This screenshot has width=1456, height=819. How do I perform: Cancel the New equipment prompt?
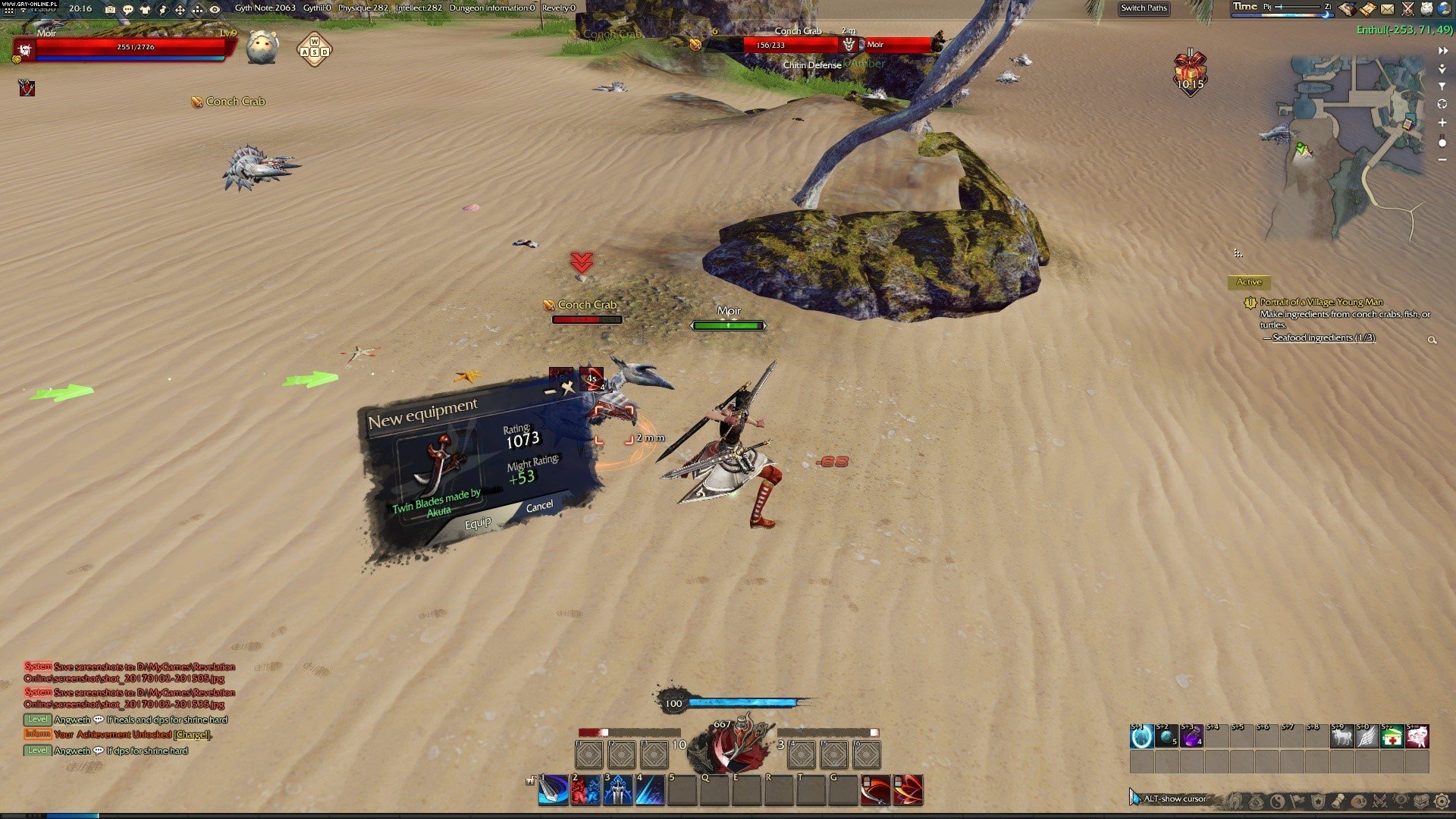(x=539, y=507)
